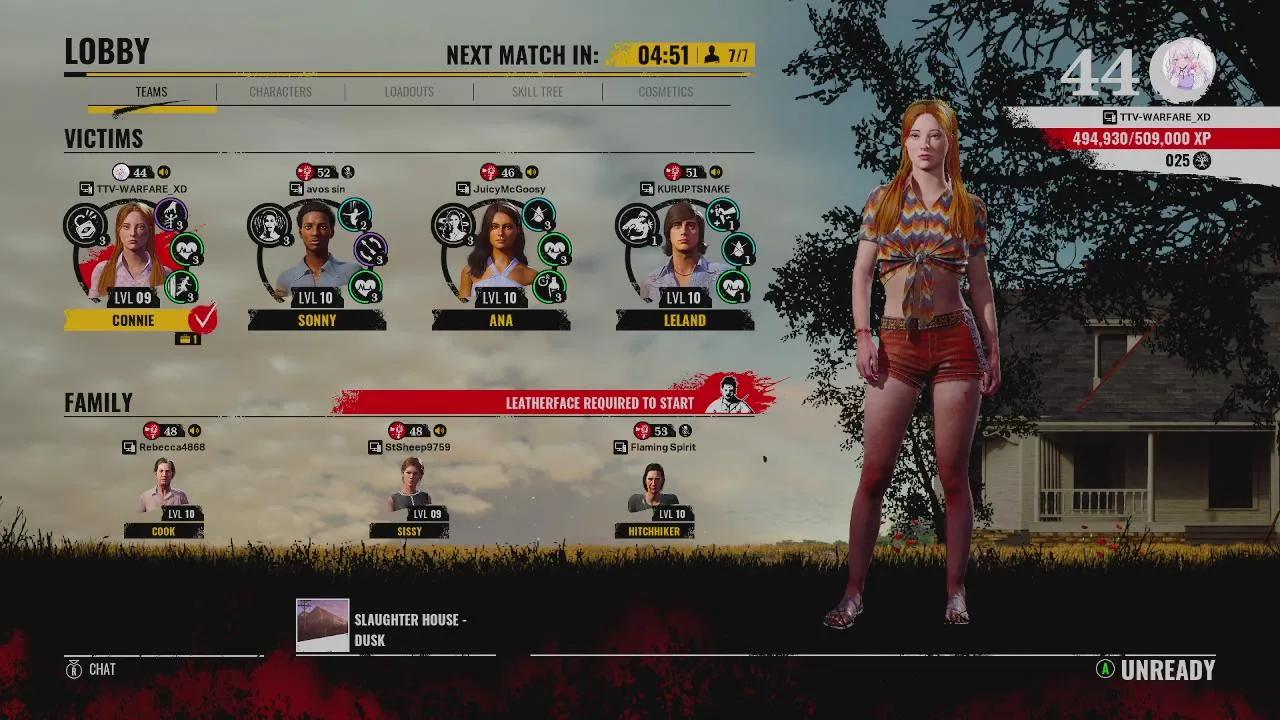Open the Skill Tree tab
1280x720 pixels.
pyautogui.click(x=537, y=91)
